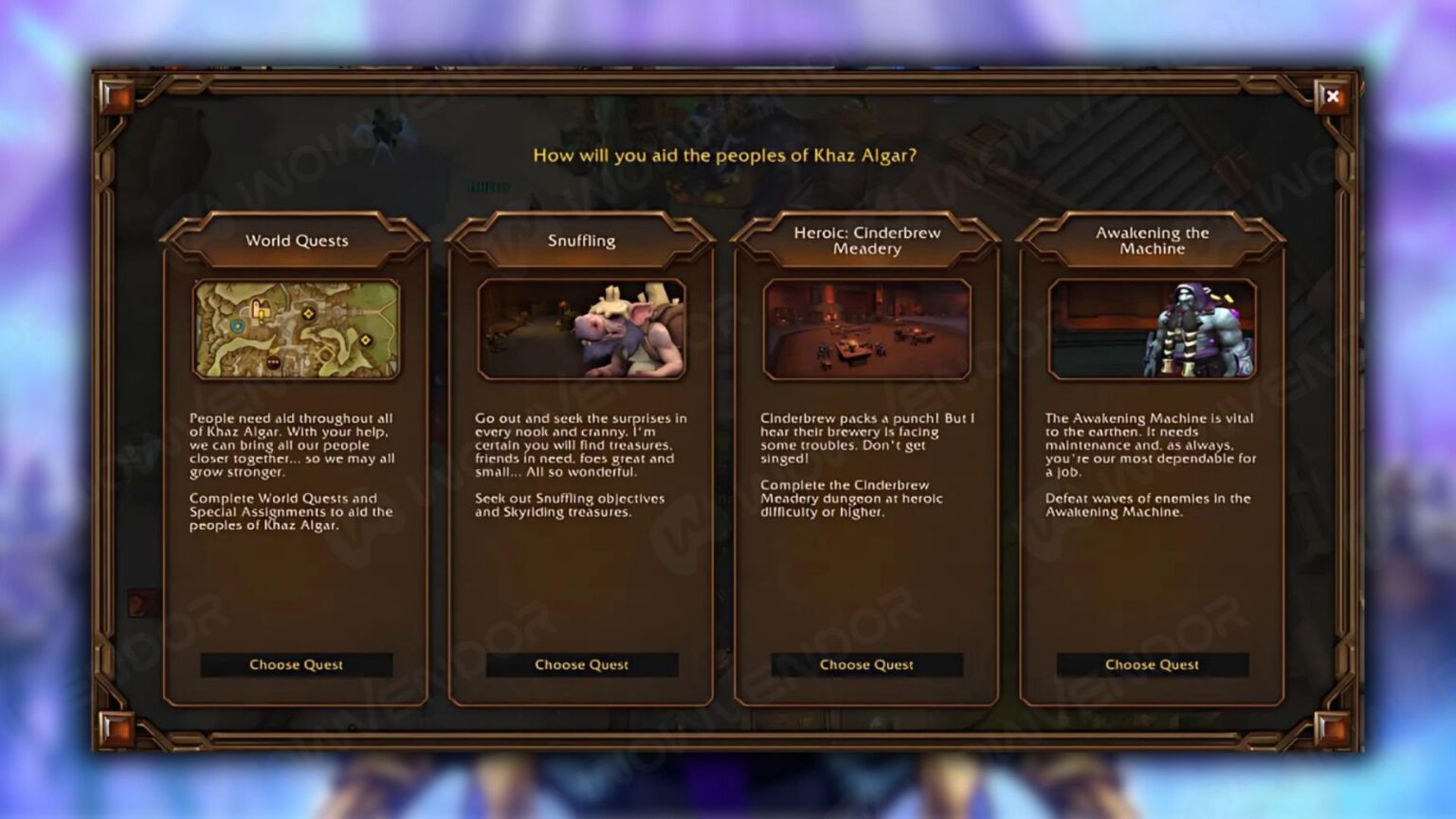Screen dimensions: 1456x819
Task: Click the yellow exclamation marker on the map
Action: point(262,317)
